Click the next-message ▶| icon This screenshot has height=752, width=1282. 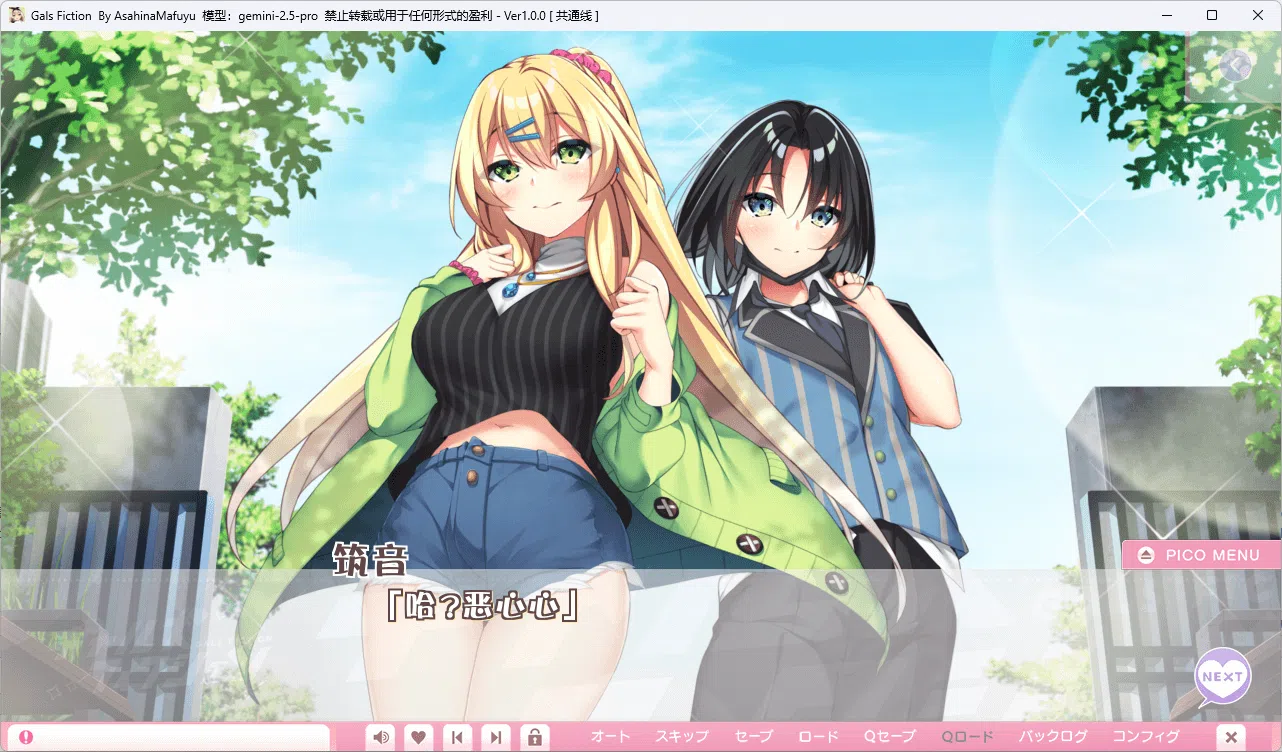tap(496, 737)
